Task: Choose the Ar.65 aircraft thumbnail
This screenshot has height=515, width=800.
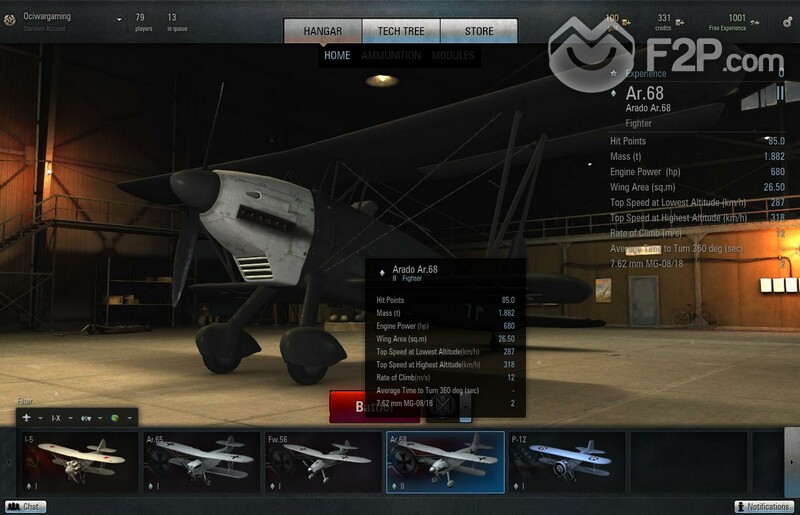Action: [x=200, y=462]
